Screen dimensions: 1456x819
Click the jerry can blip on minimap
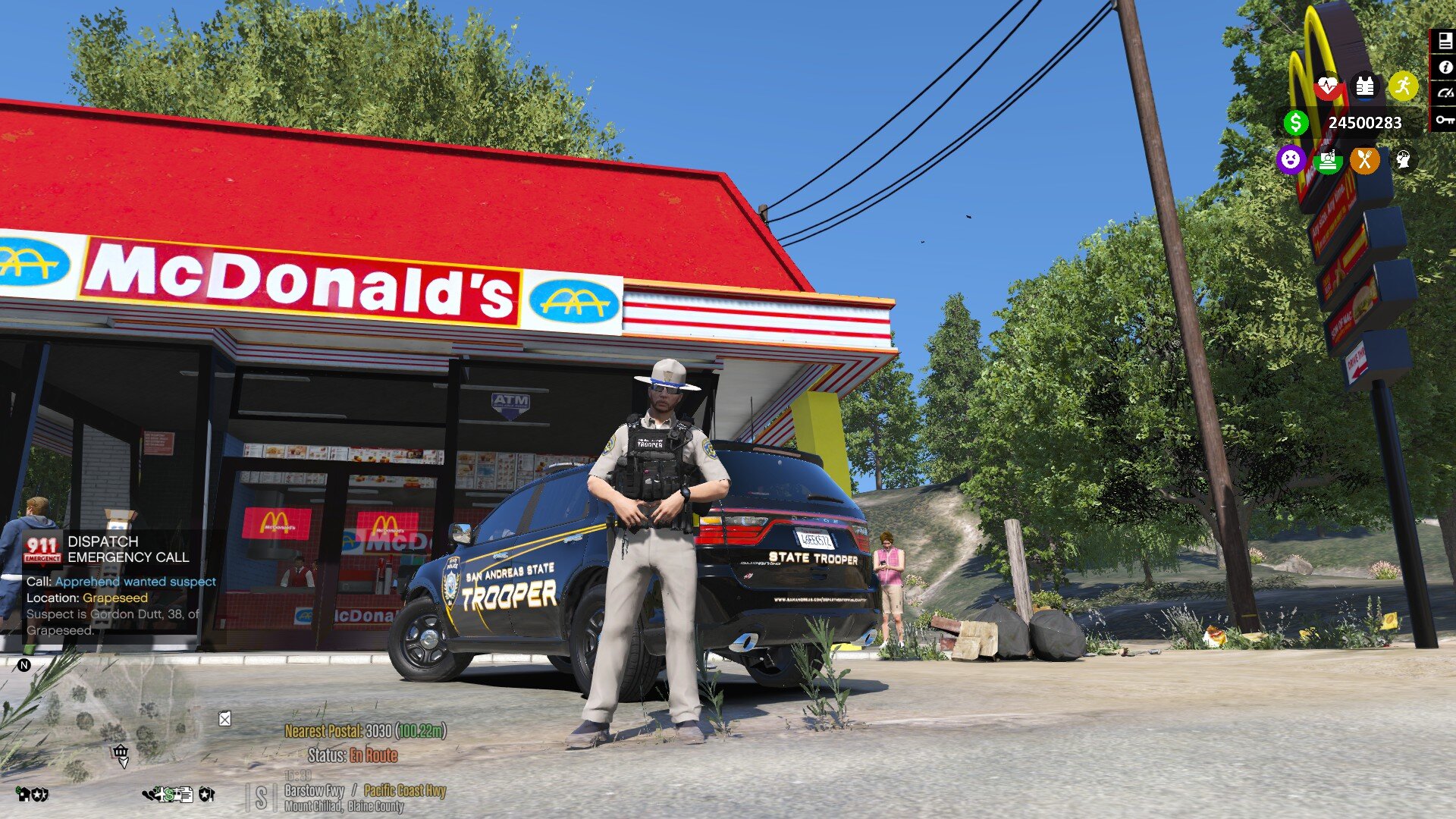[x=224, y=718]
